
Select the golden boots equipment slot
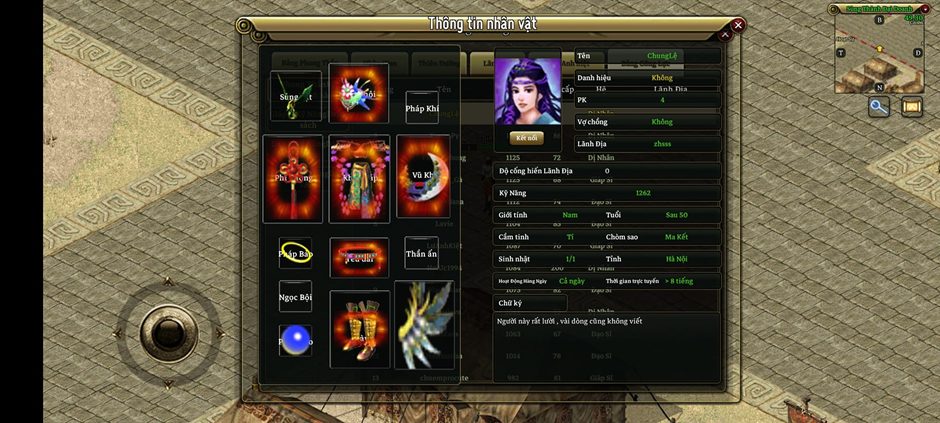point(359,328)
